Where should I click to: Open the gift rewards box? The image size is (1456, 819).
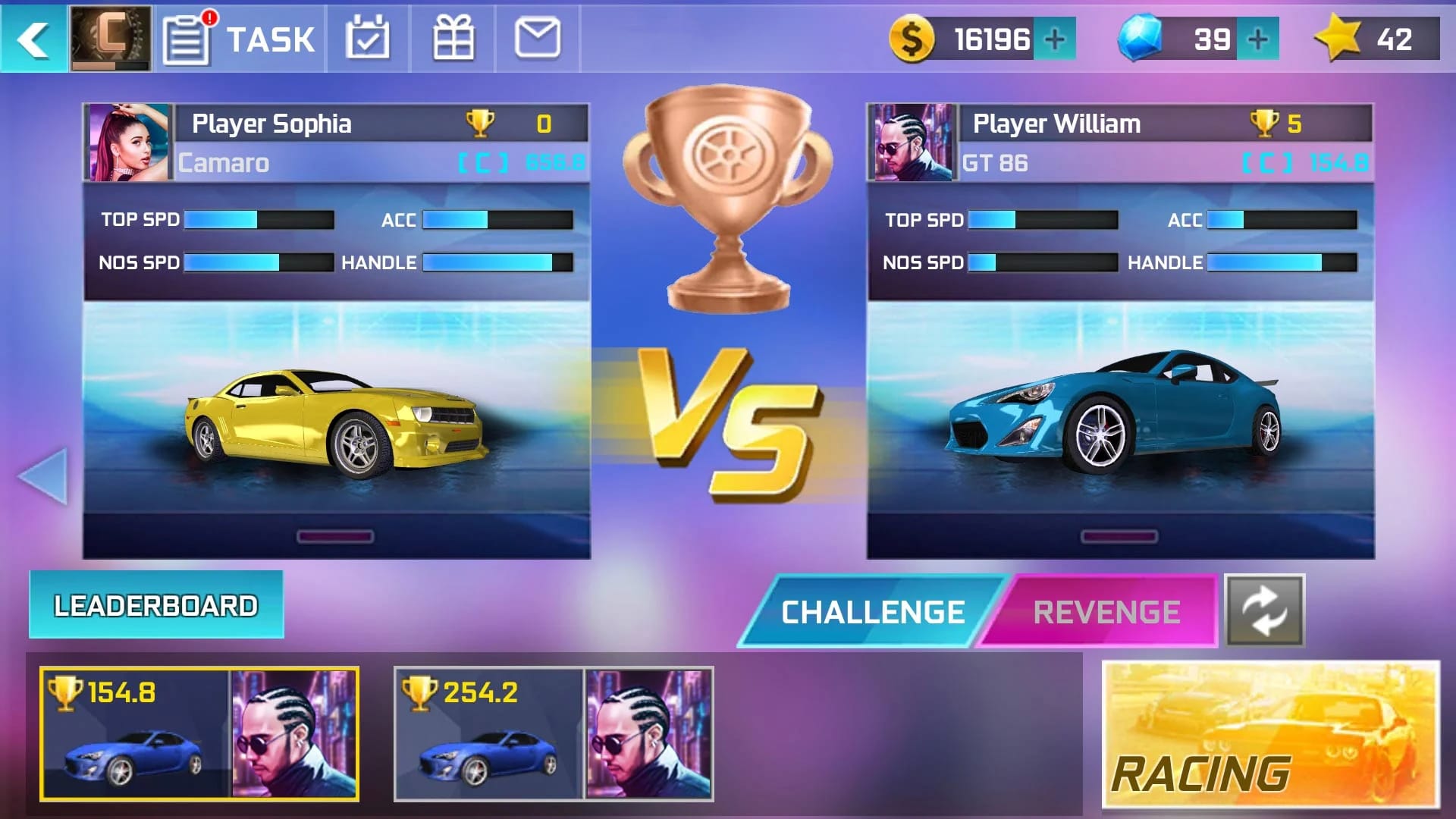[453, 38]
